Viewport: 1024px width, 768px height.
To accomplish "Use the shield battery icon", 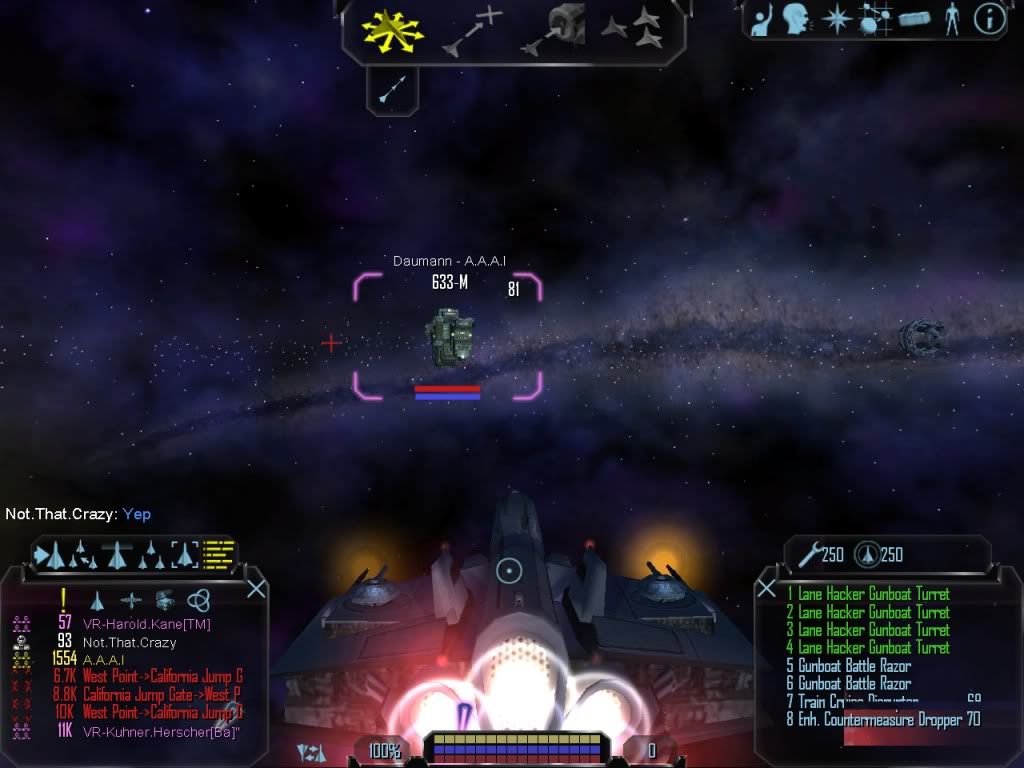I will click(x=867, y=554).
